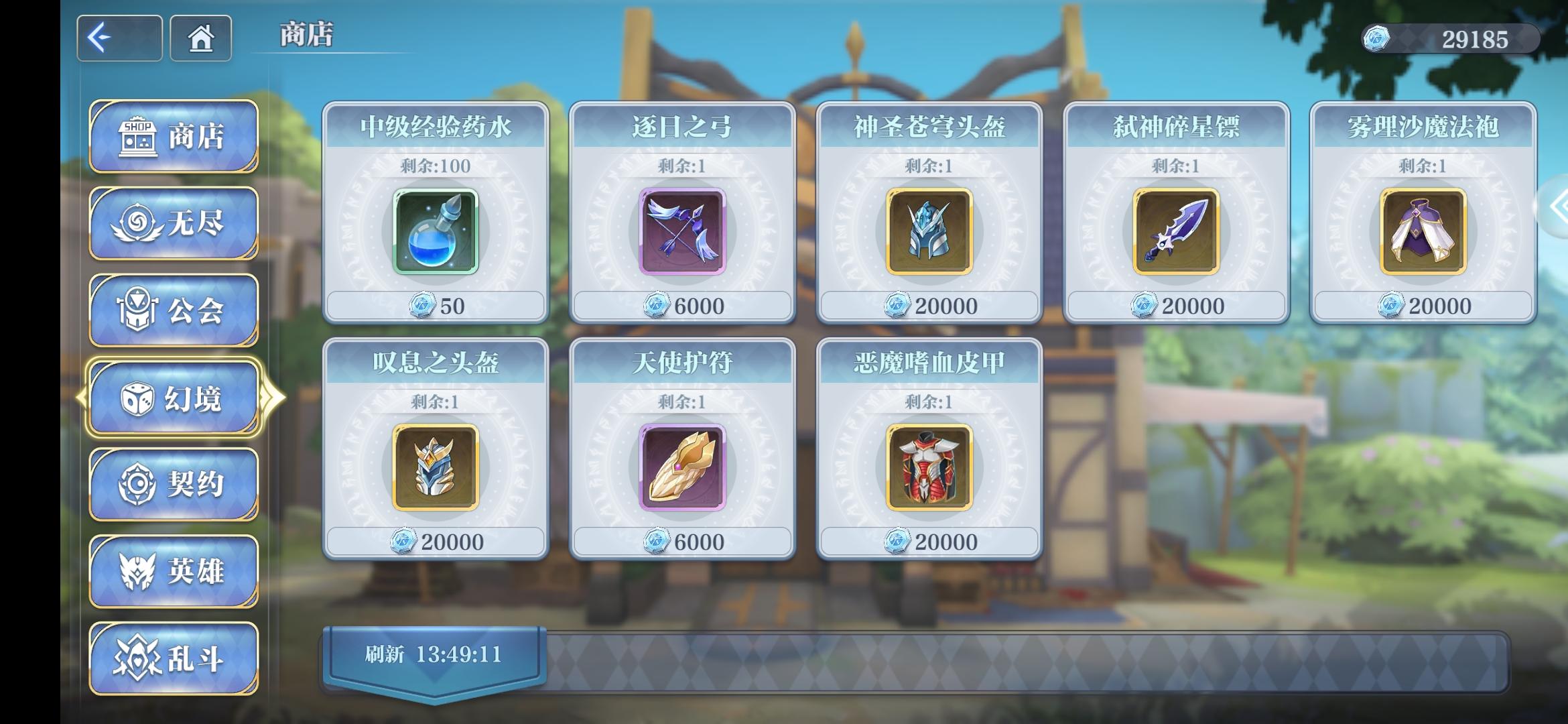Buy 天使护符 for 6000 currency

point(683,540)
